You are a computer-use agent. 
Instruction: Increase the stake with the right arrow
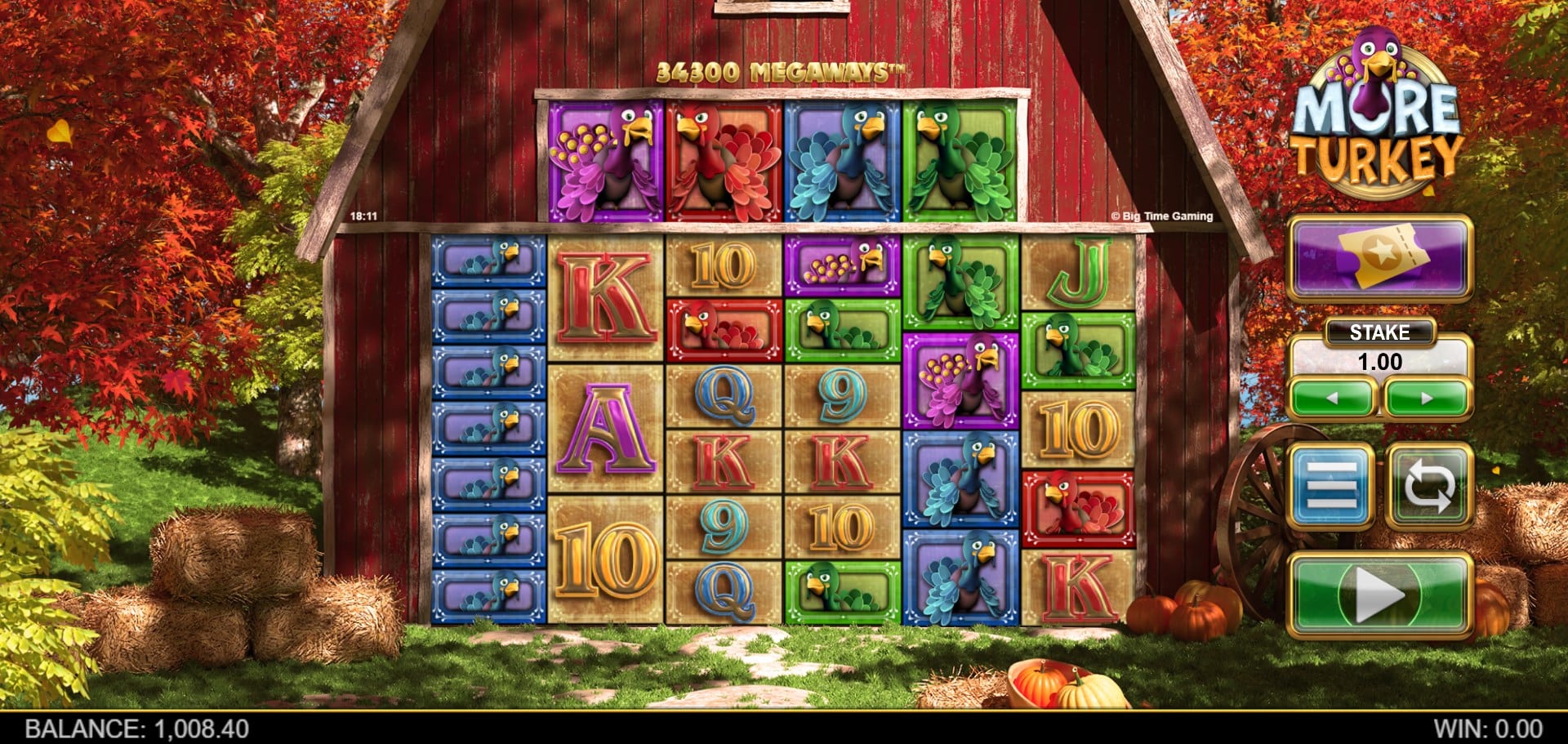[x=1427, y=399]
